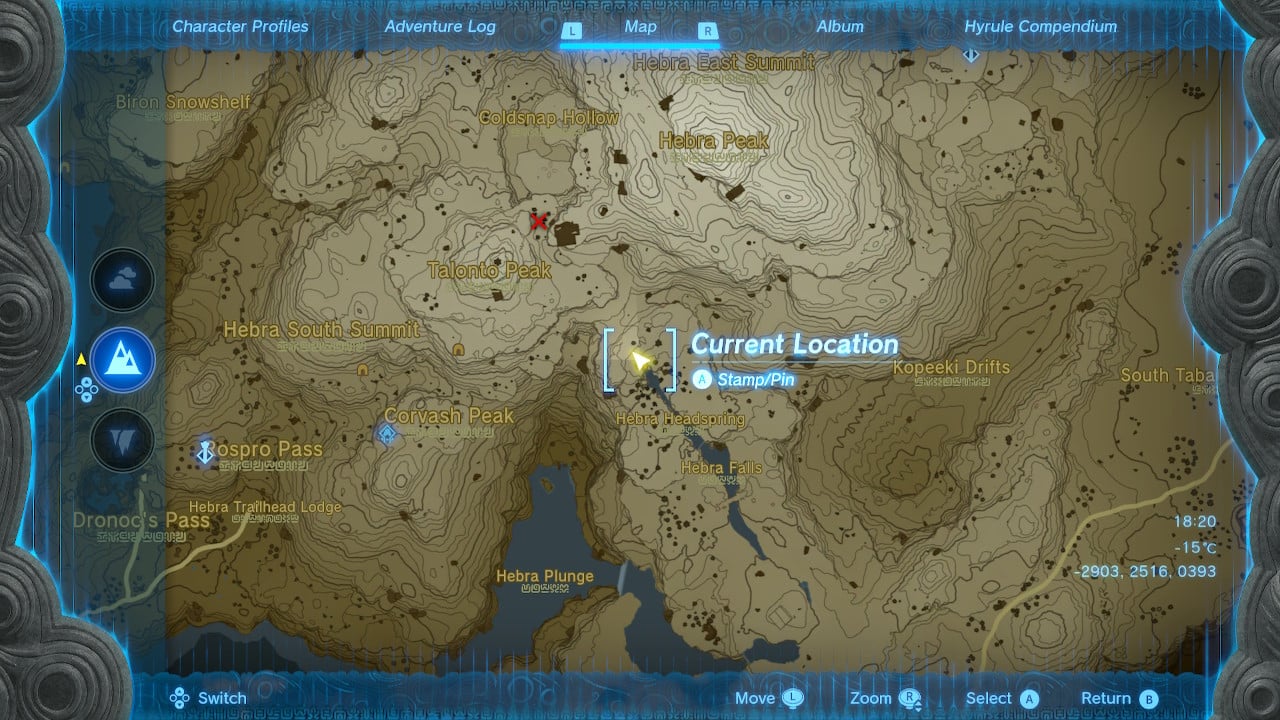Choose the mountain surface map layer

[122, 360]
